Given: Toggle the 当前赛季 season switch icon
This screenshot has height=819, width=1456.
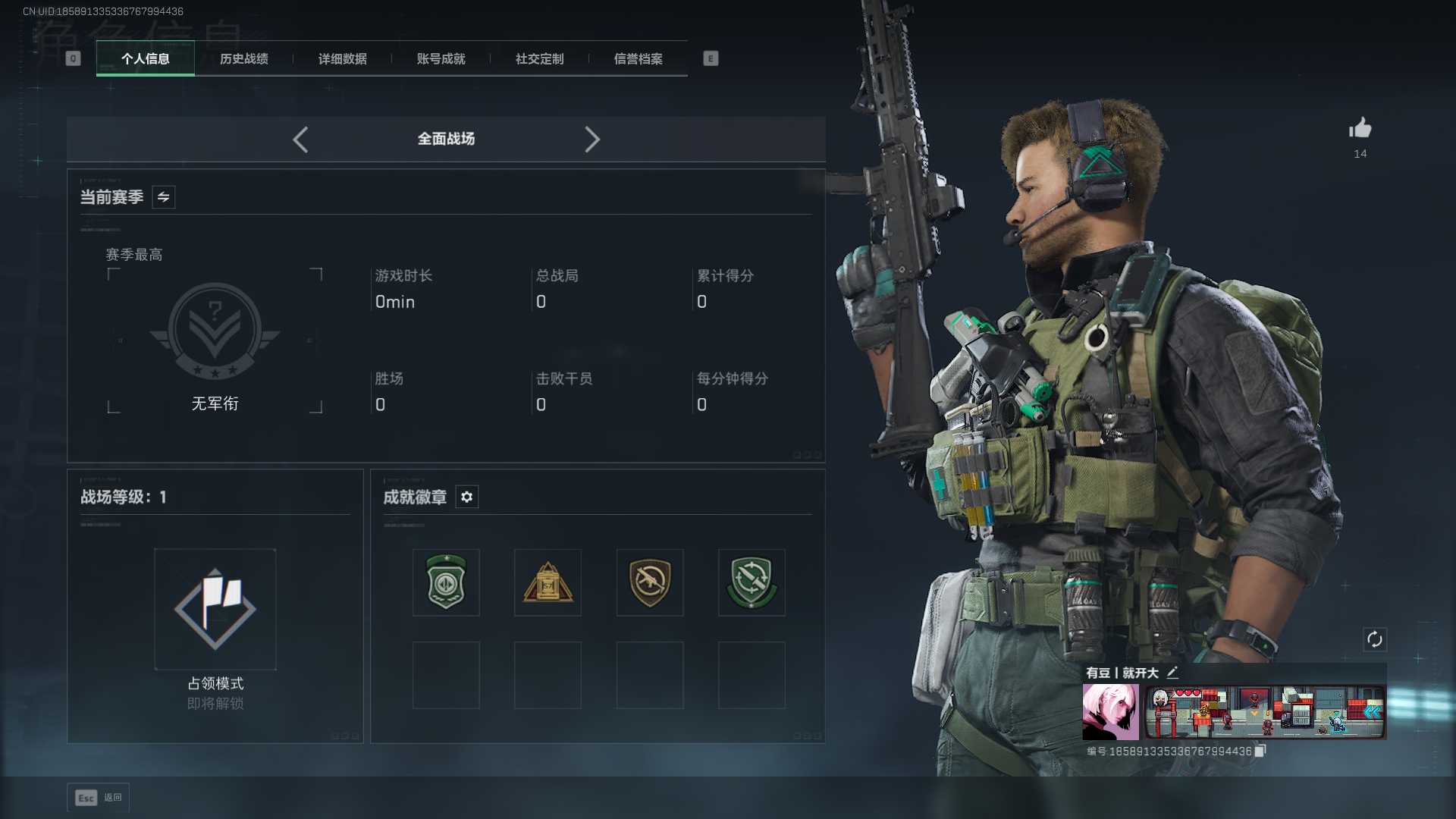Looking at the screenshot, I should click(163, 197).
